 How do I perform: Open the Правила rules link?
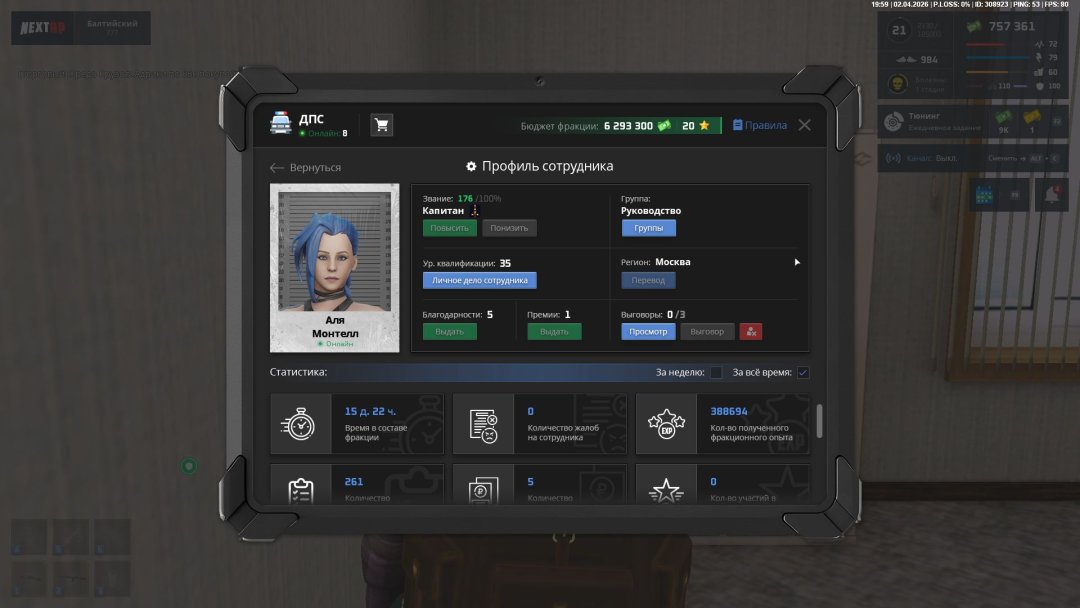tap(760, 126)
